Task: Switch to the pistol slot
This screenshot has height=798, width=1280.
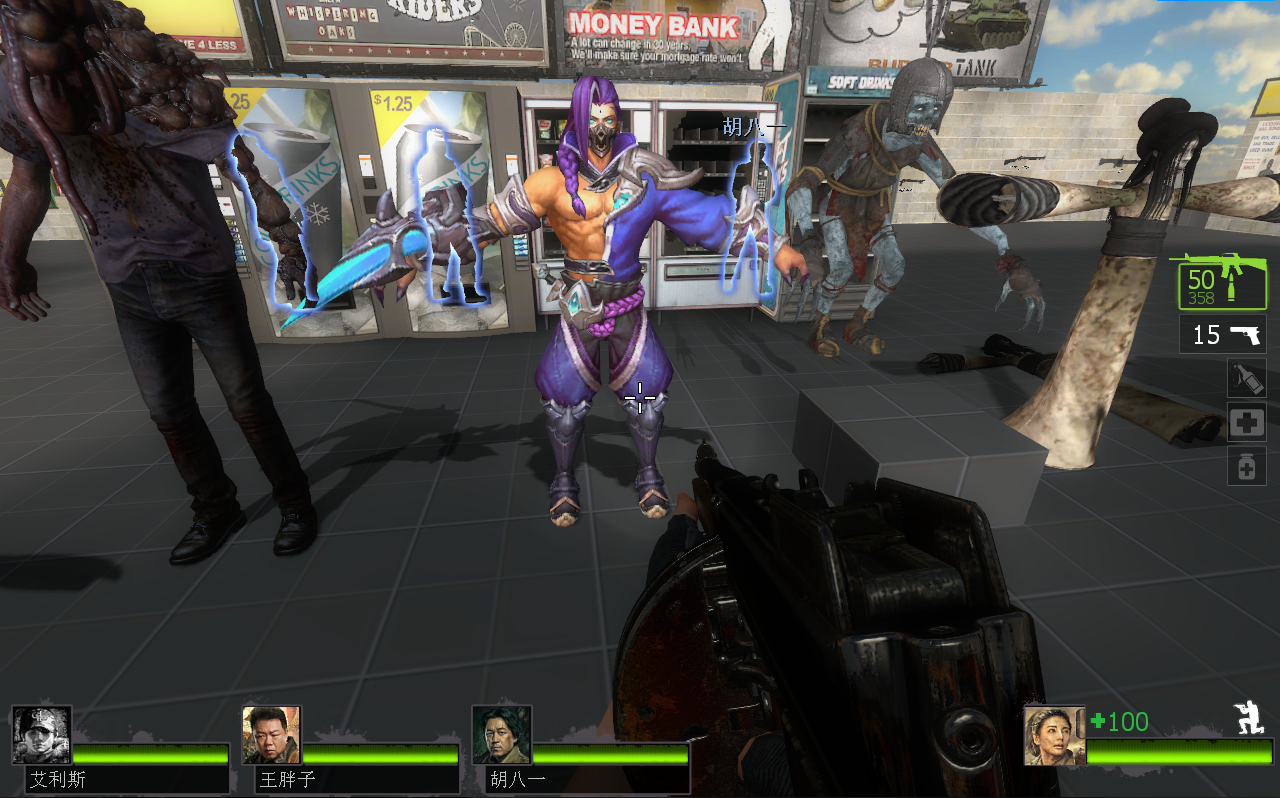Action: pos(1222,334)
